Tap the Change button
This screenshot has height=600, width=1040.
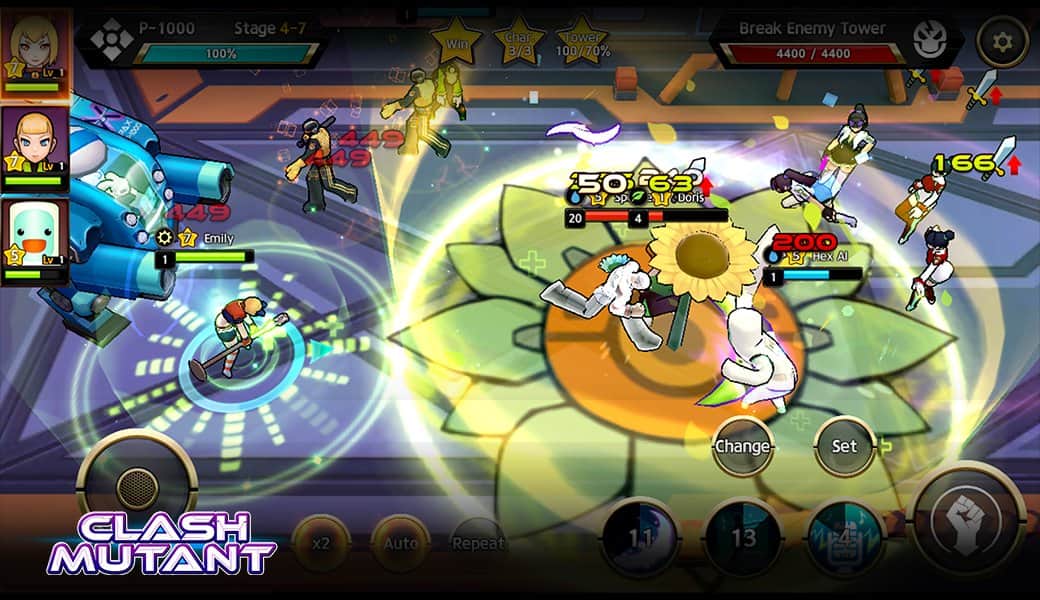(x=743, y=446)
